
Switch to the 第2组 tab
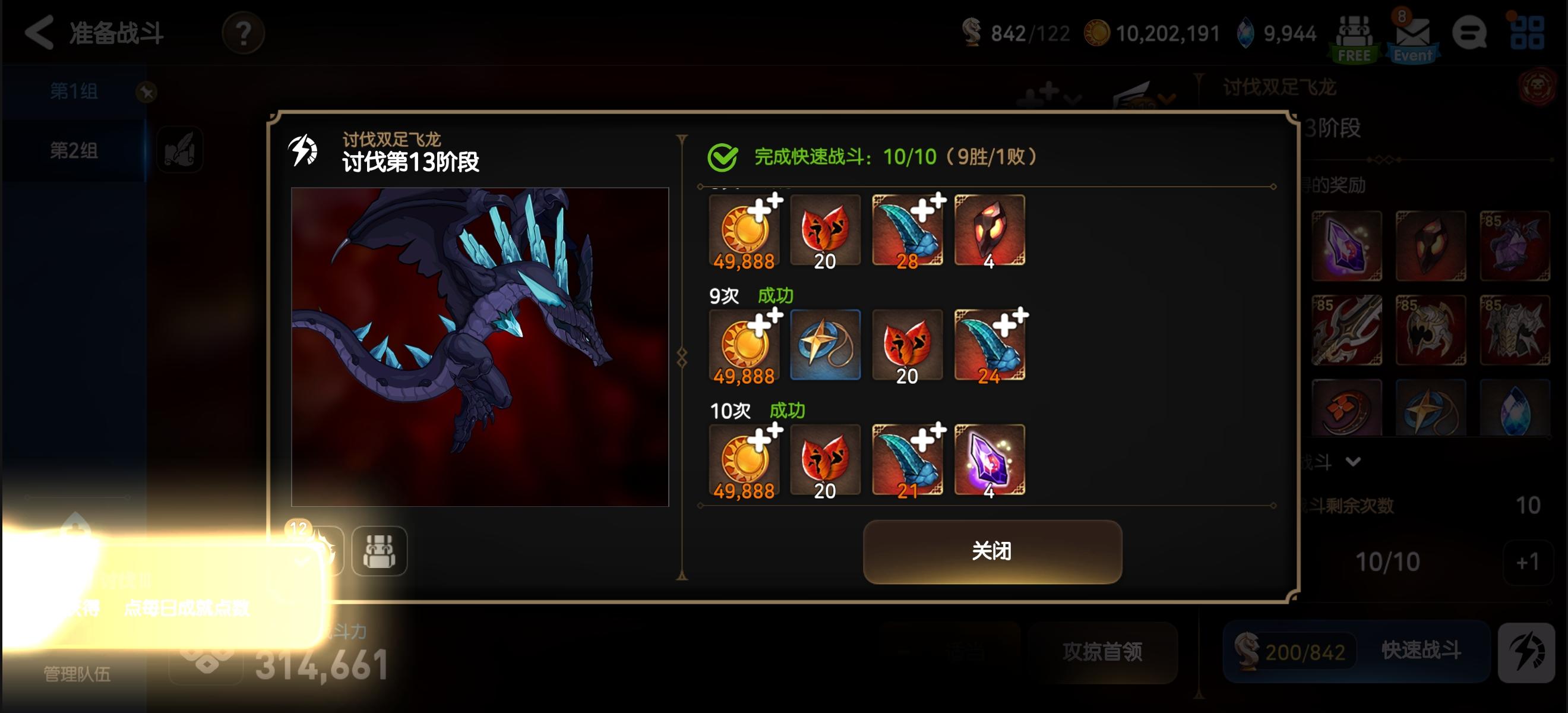(73, 150)
